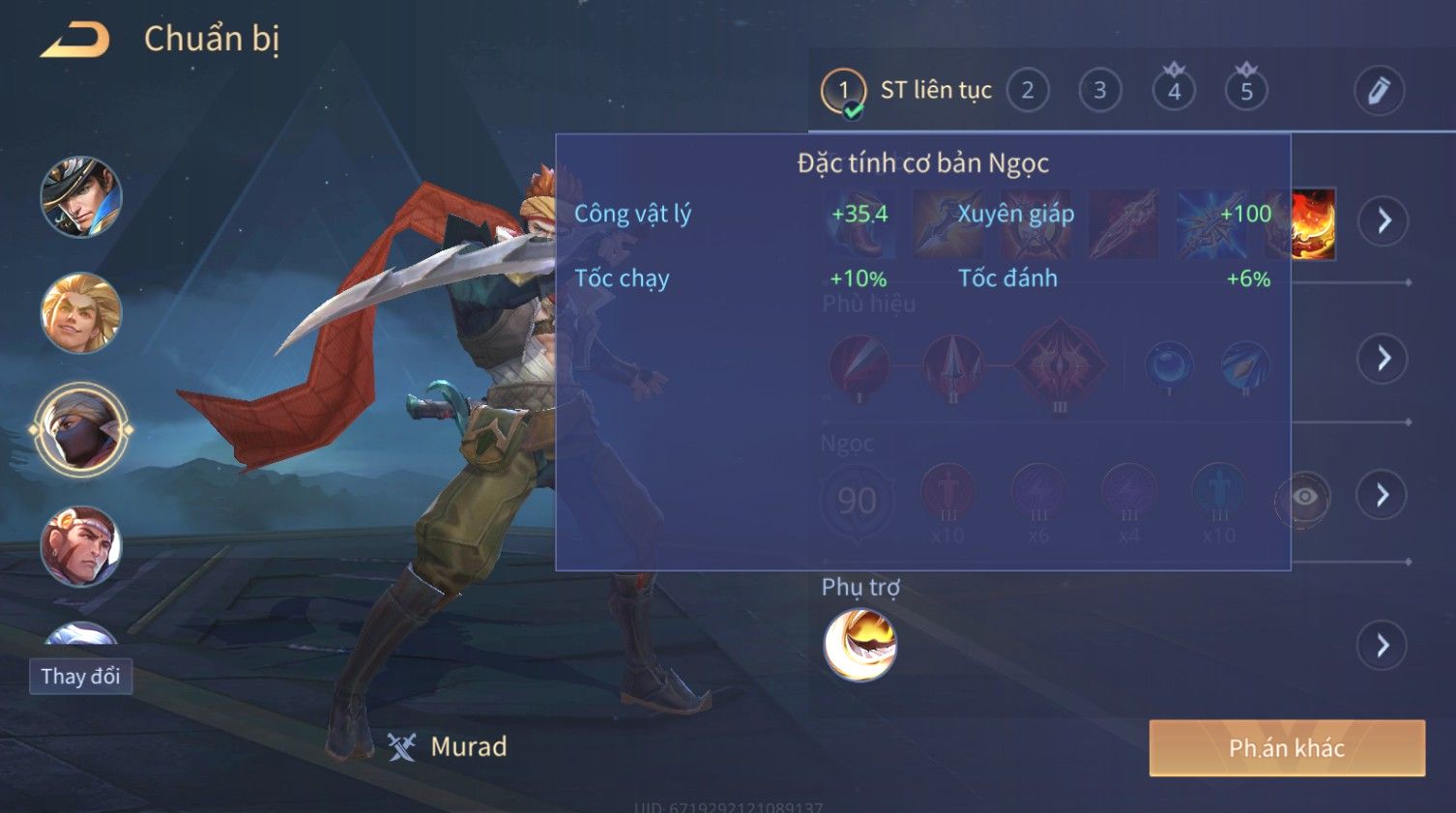The height and width of the screenshot is (813, 1456).
Task: Choose the hat-wearing gunslinger hero portrait
Action: click(81, 197)
